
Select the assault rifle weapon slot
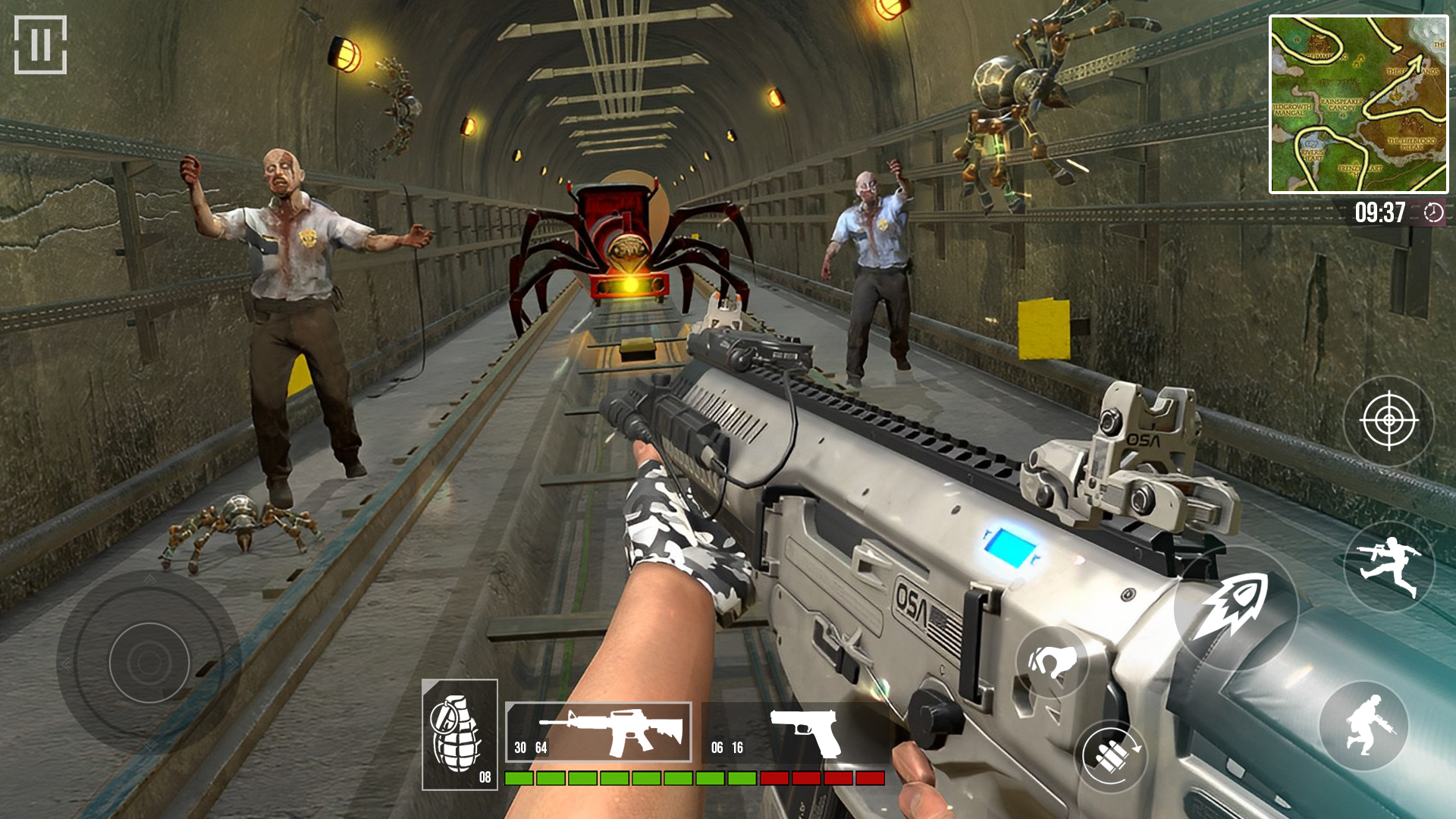point(598,732)
